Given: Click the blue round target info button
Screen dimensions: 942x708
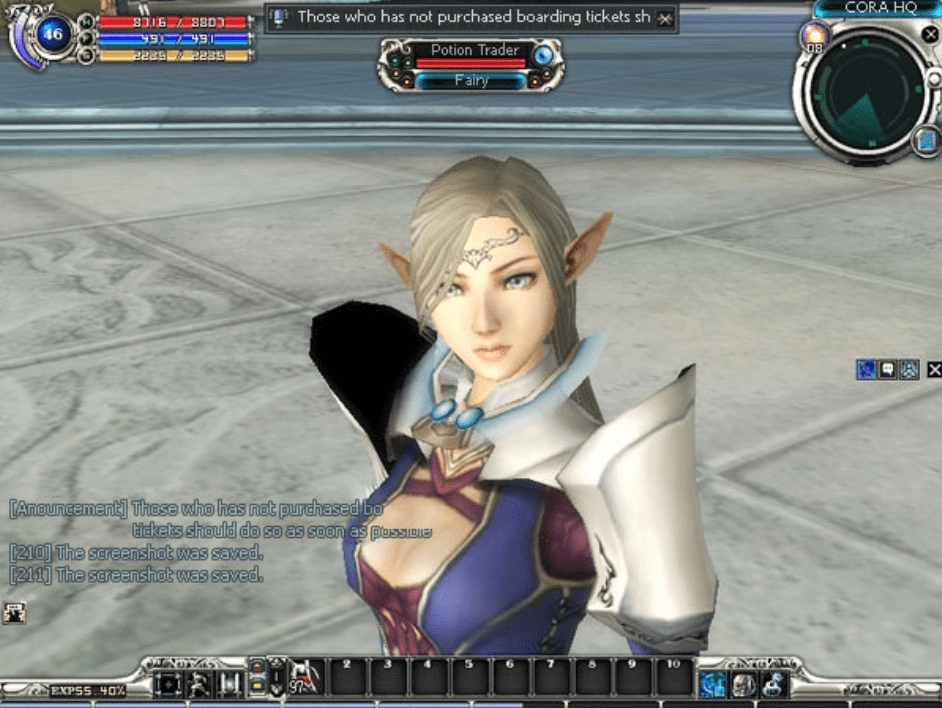Looking at the screenshot, I should pos(543,55).
